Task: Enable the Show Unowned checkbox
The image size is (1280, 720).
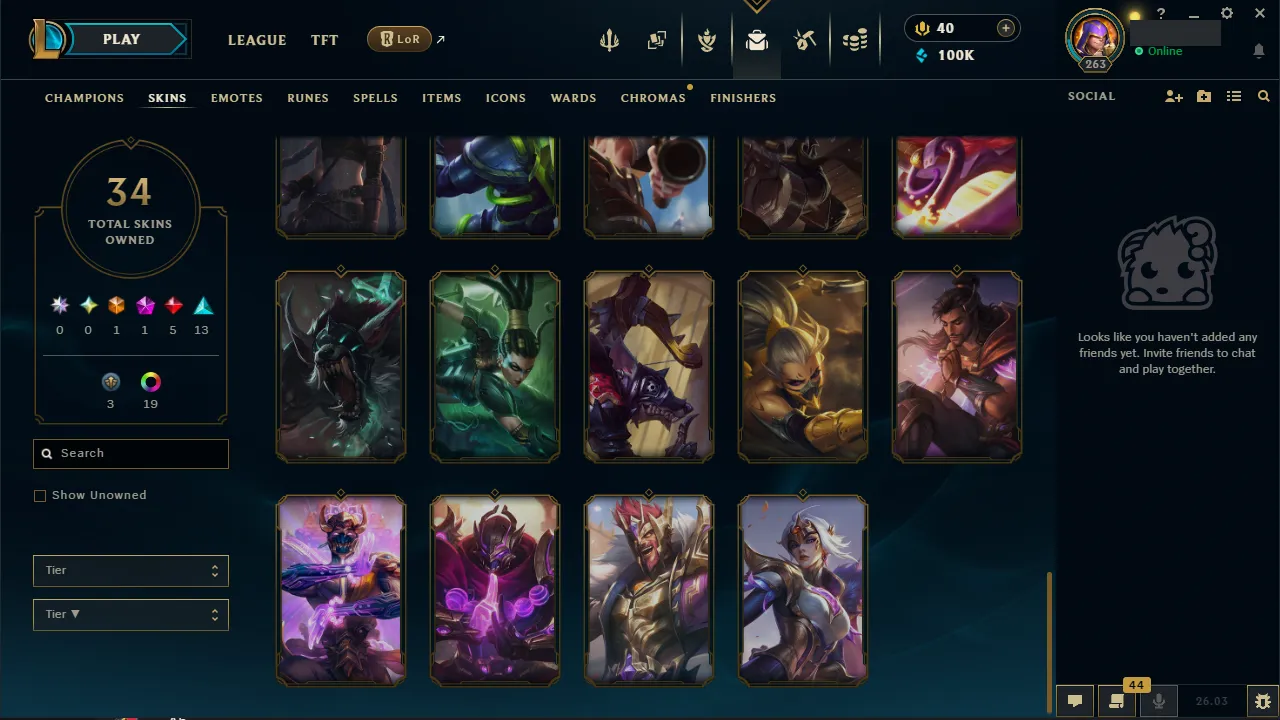Action: [40, 495]
